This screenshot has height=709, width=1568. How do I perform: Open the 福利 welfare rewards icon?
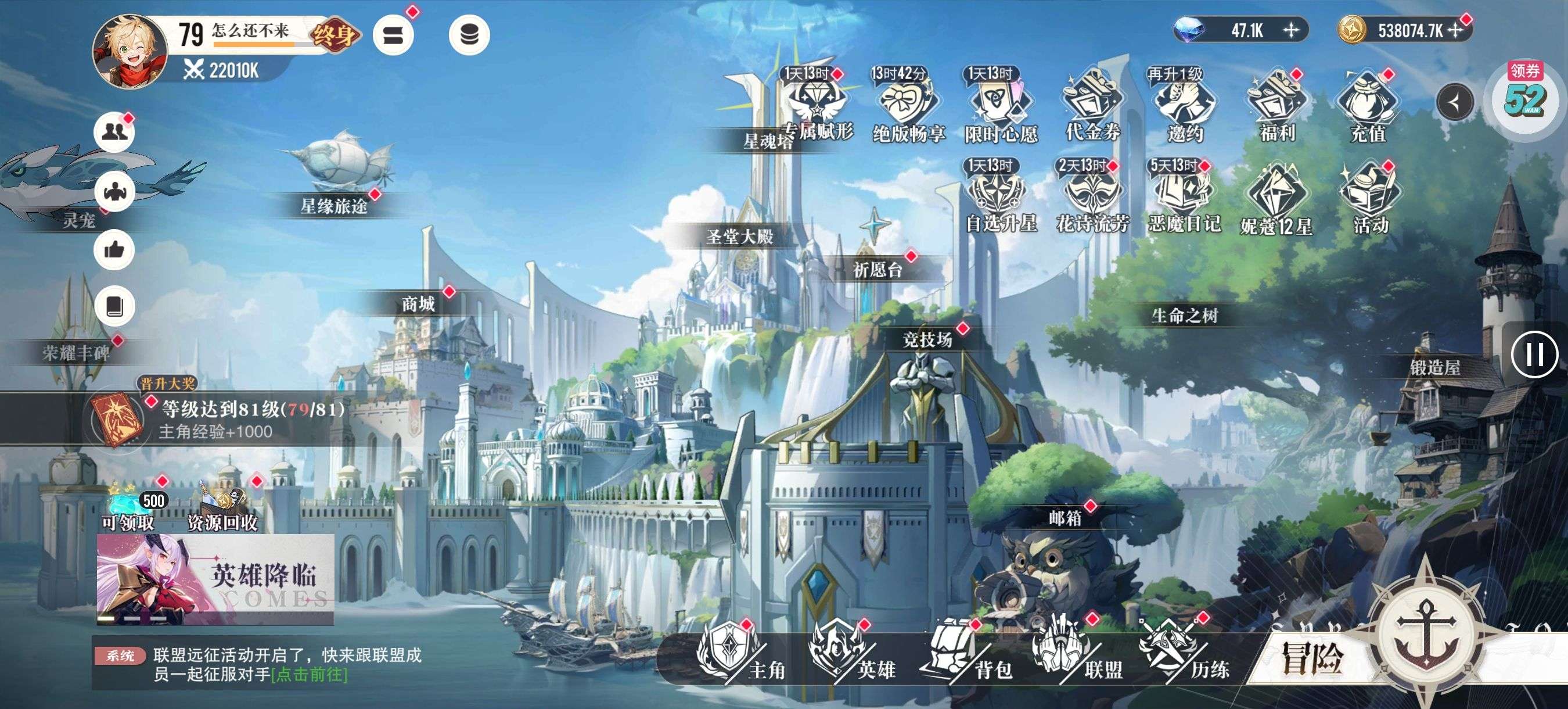pos(1276,106)
